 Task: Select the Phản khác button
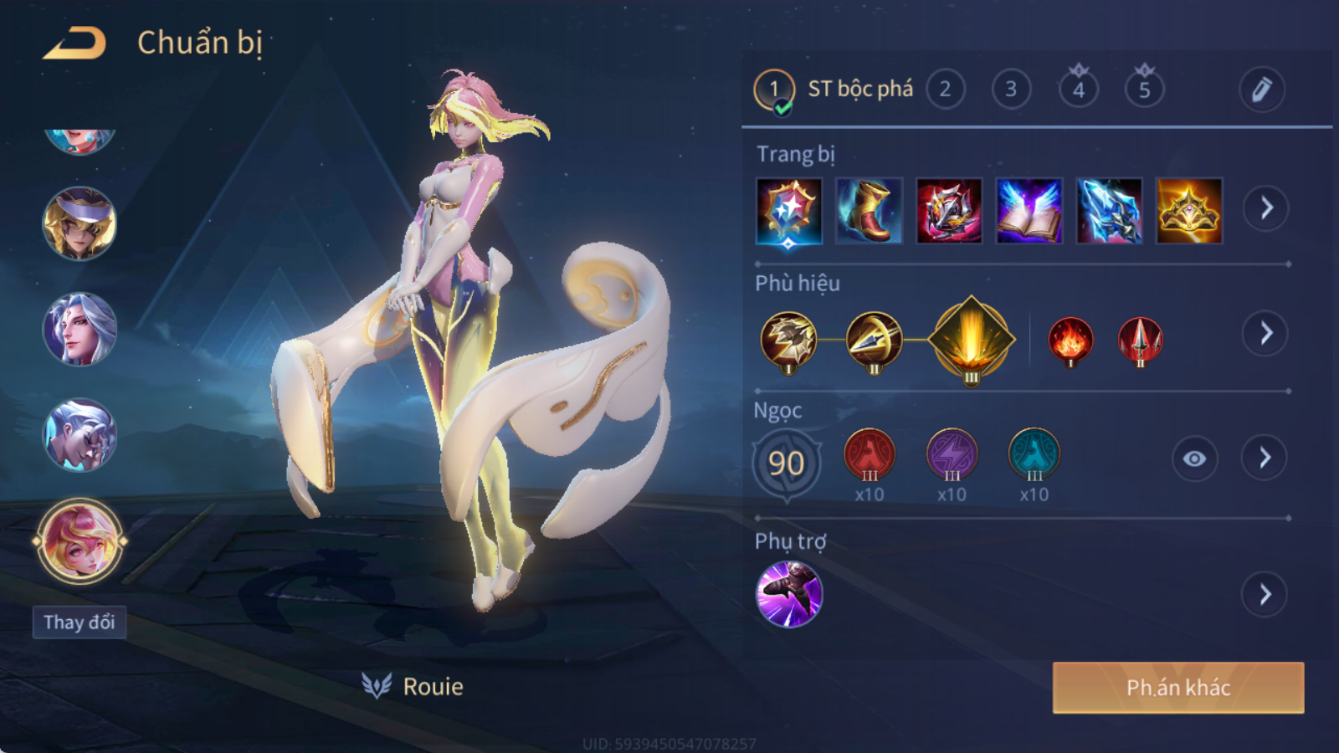click(x=1178, y=688)
